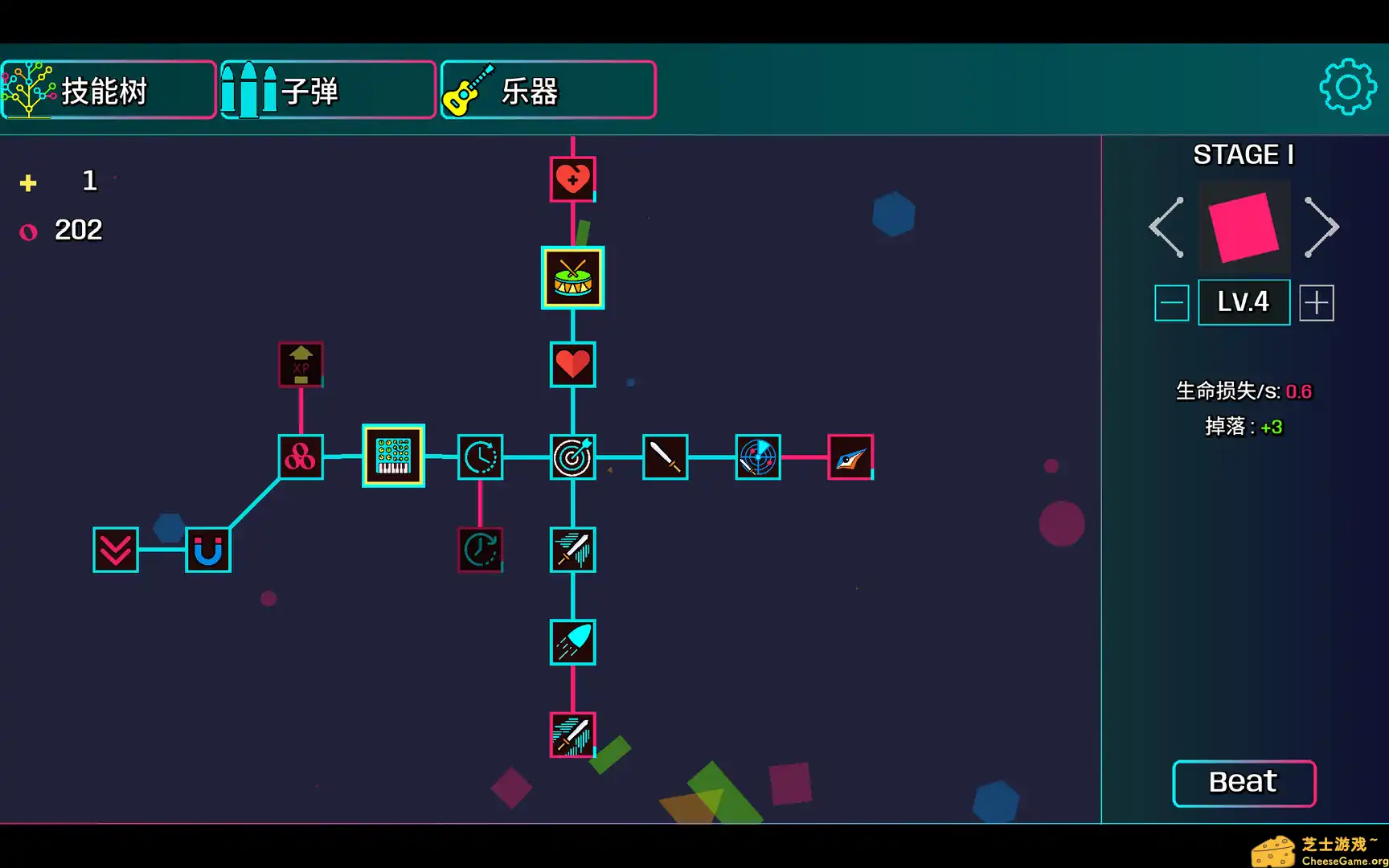
Task: Select the magnet pickup skill node
Action: pos(207,550)
